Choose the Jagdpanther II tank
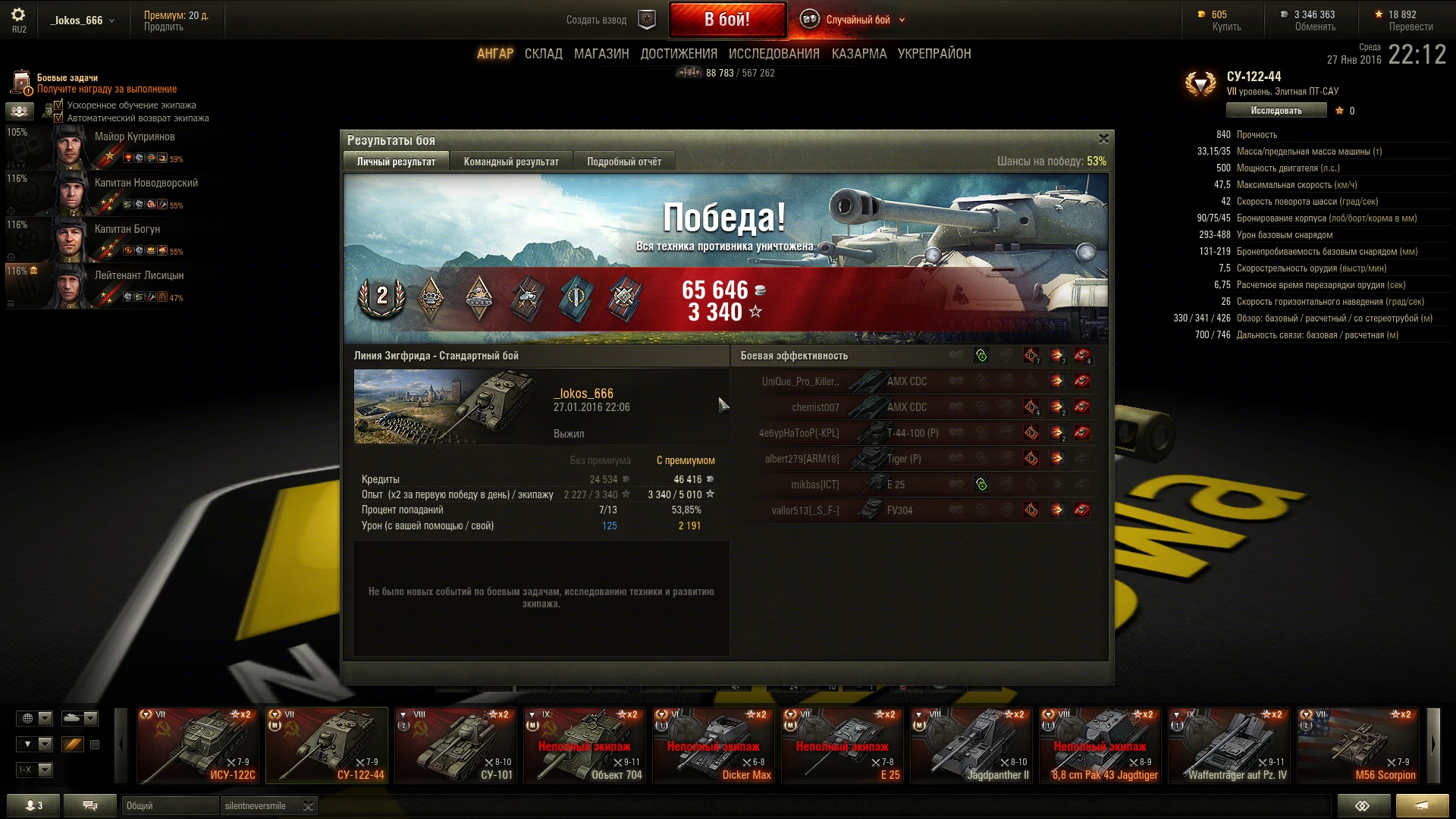The height and width of the screenshot is (819, 1456). [971, 745]
